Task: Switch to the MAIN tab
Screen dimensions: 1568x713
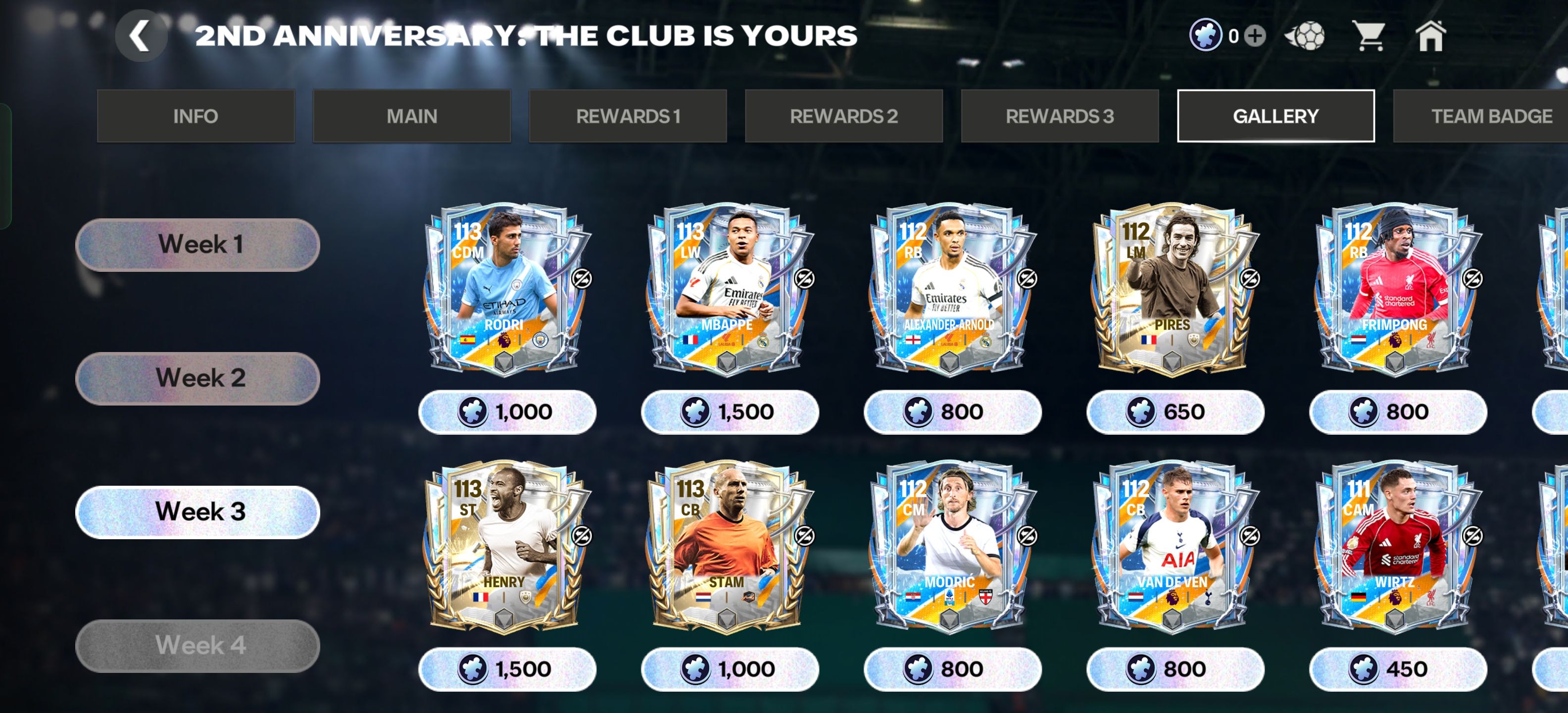Action: point(411,116)
